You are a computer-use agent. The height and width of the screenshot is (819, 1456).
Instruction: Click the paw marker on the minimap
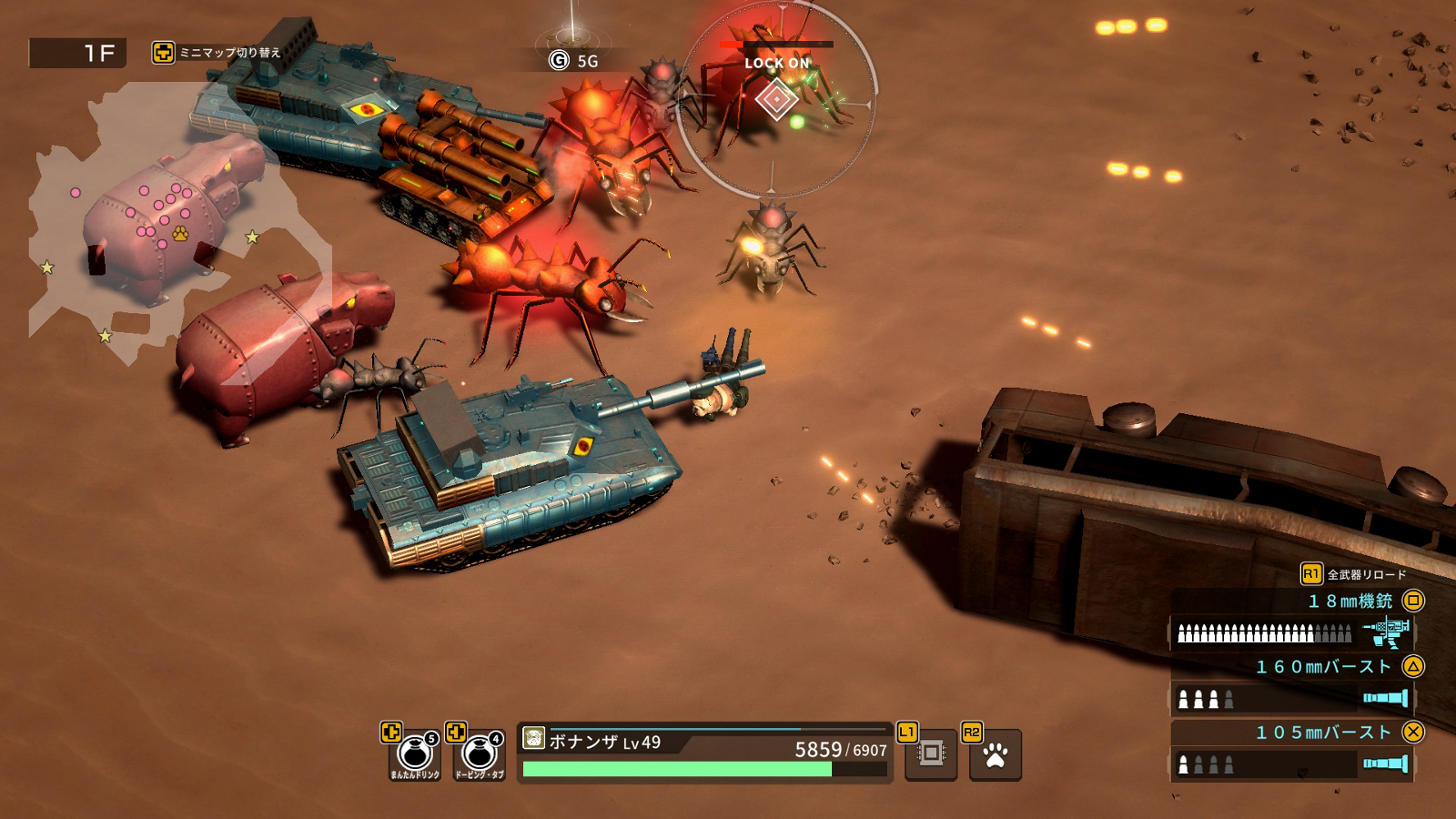(180, 234)
